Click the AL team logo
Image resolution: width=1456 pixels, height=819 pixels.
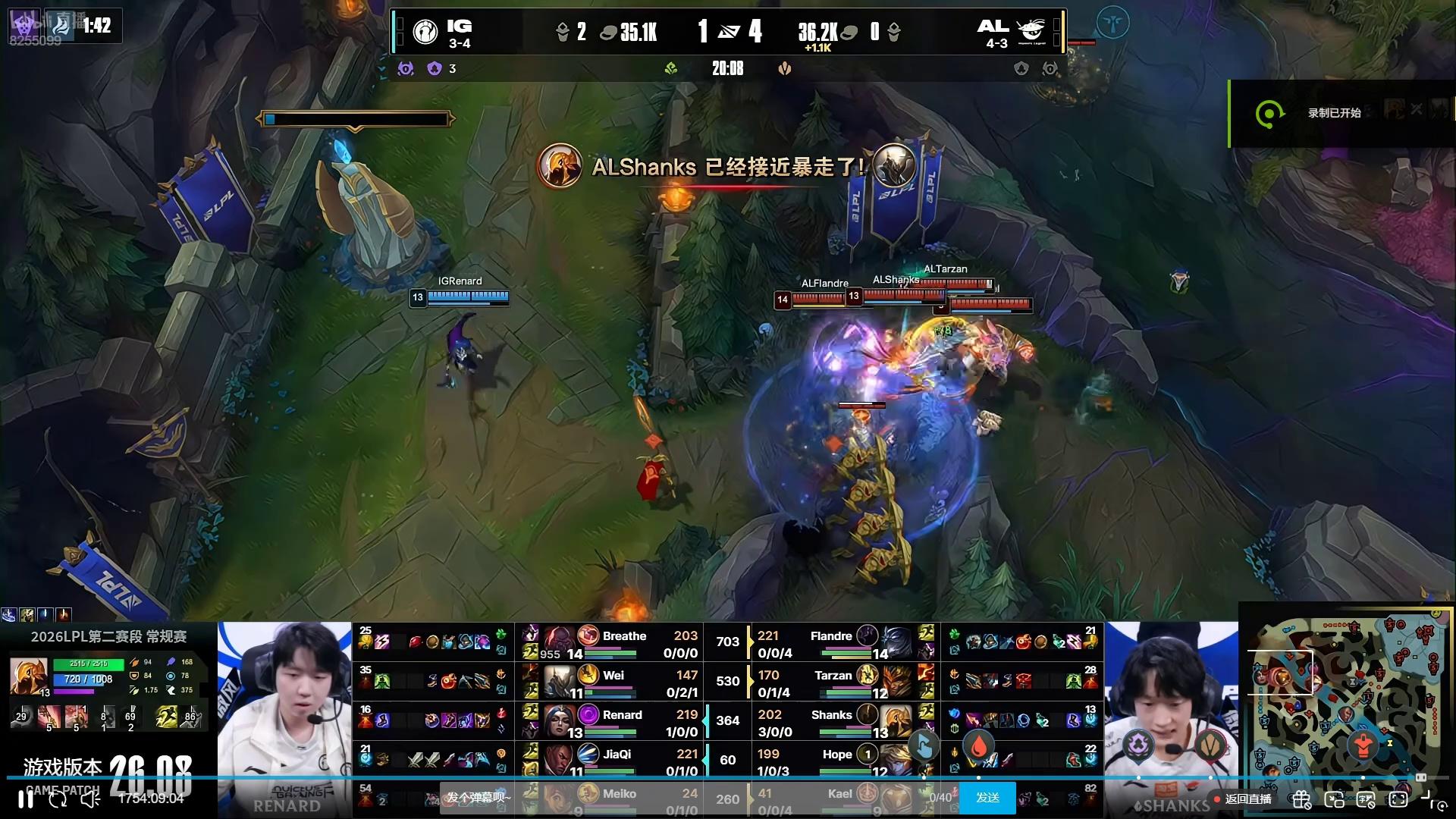point(1030,32)
